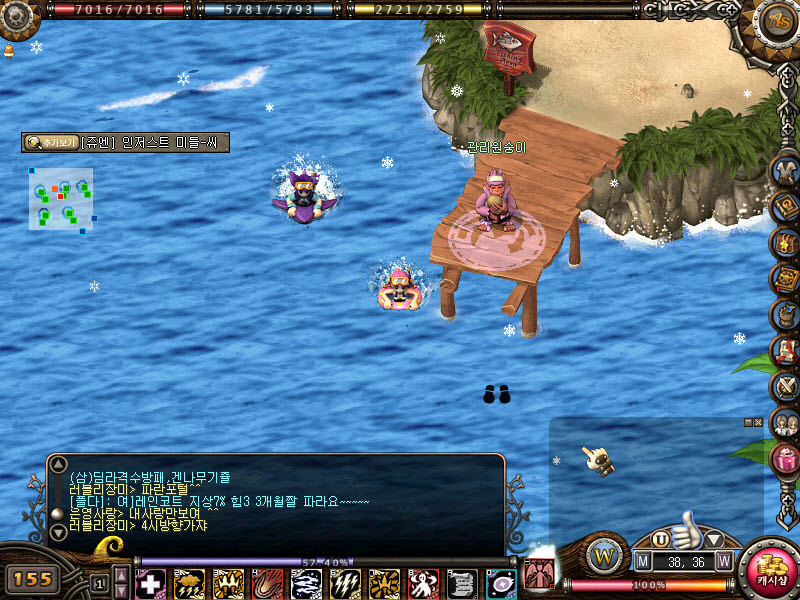Activate the white cross heal skill
Image resolution: width=800 pixels, height=600 pixels.
(x=150, y=584)
